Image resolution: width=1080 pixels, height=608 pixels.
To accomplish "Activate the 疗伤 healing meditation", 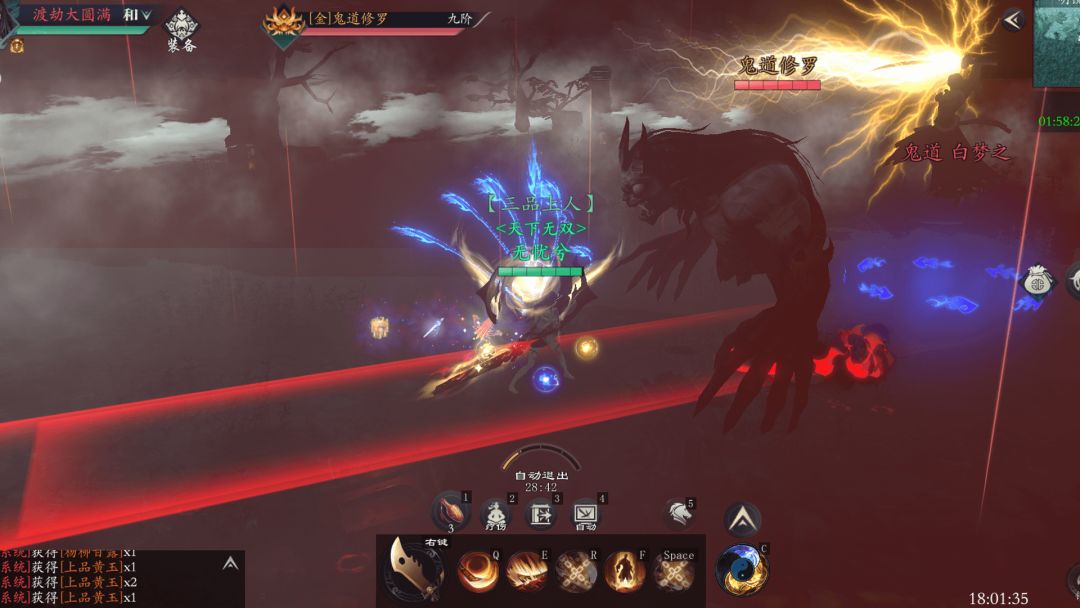I will tap(495, 514).
